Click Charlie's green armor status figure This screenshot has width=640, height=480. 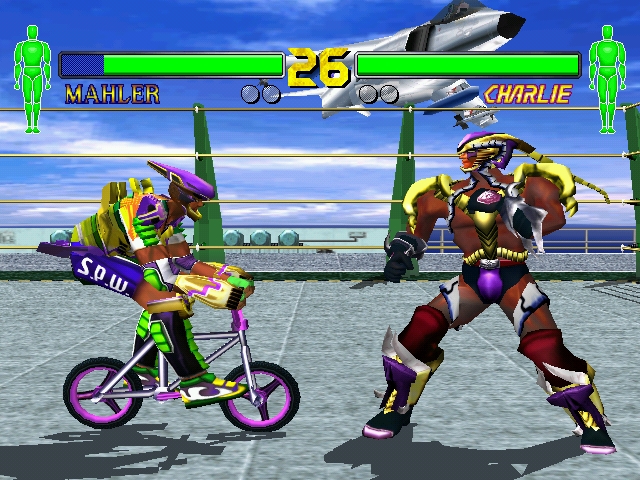point(606,78)
